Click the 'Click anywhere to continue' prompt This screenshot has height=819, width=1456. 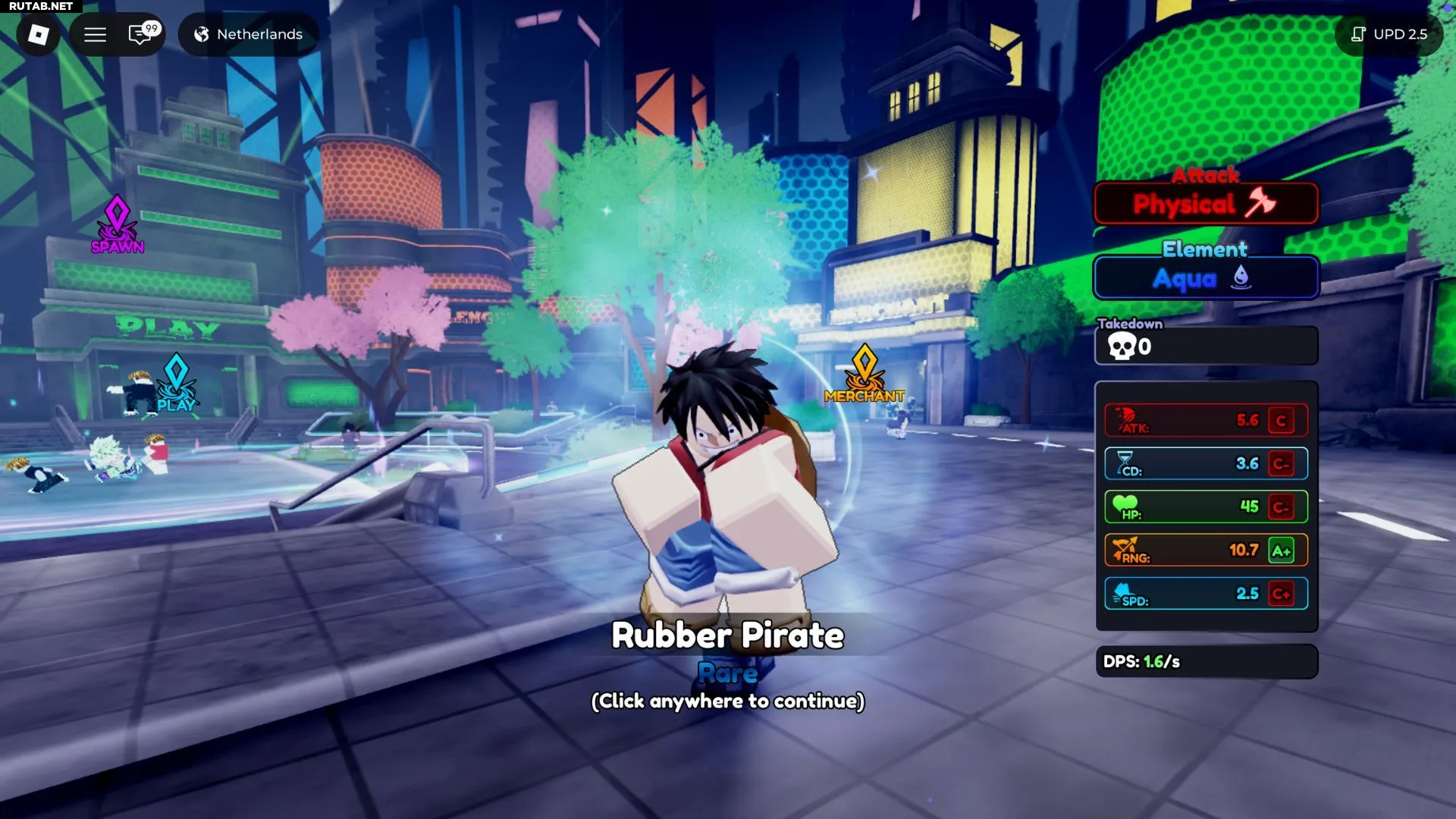[x=727, y=701]
